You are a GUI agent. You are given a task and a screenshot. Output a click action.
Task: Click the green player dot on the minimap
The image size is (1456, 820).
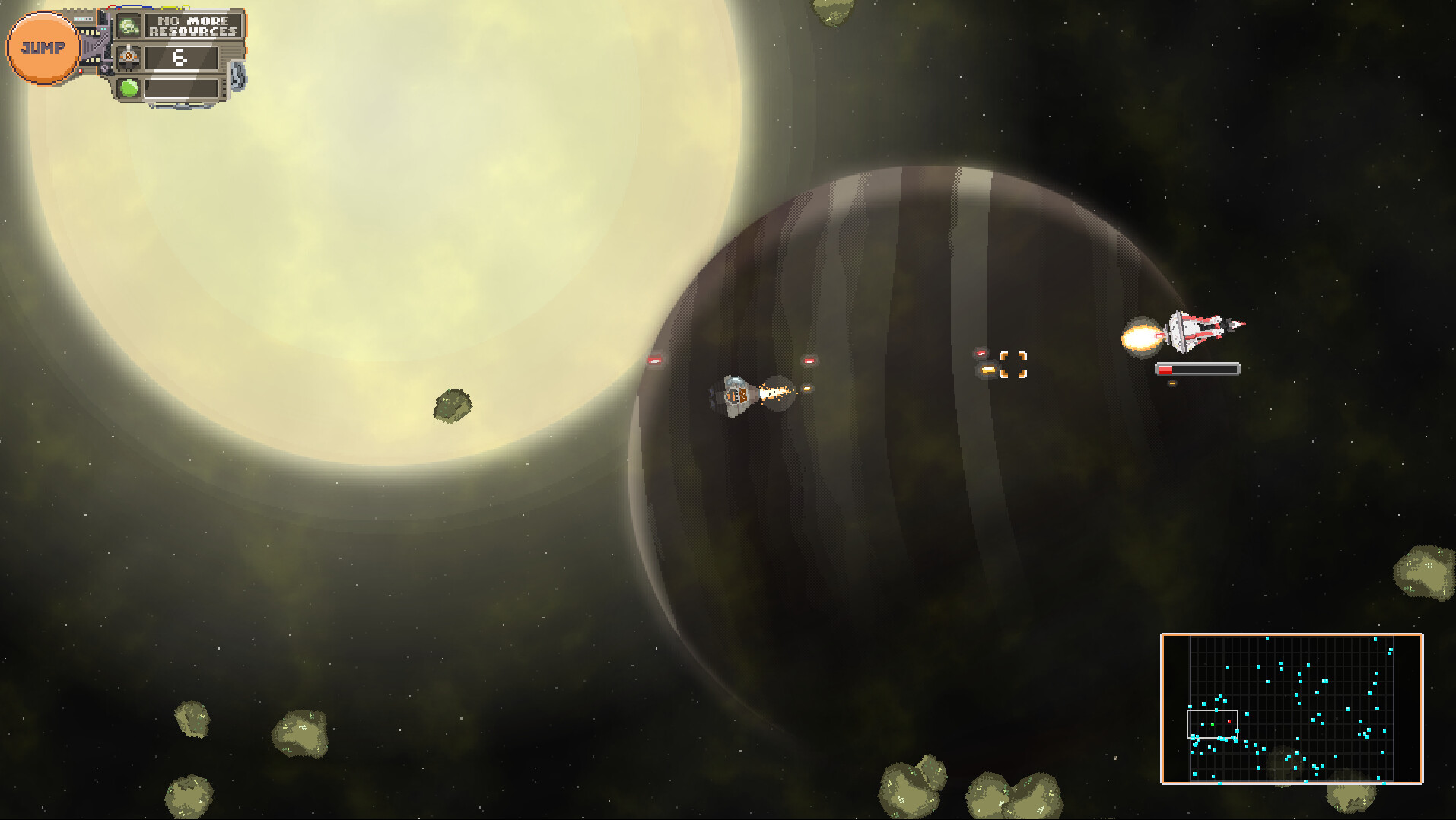[x=1213, y=724]
